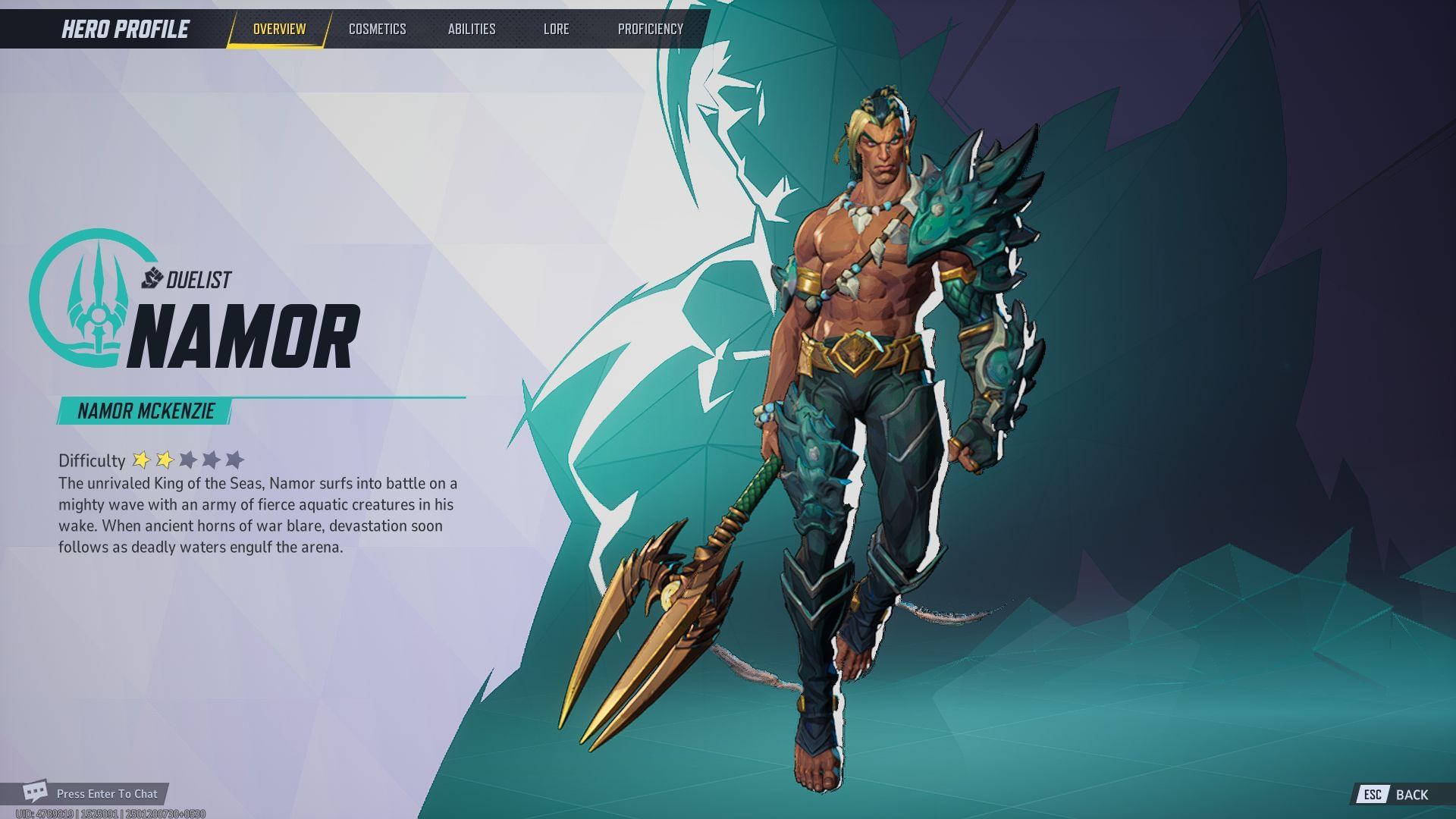Open the Abilities tab
This screenshot has height=819, width=1456.
[x=472, y=29]
